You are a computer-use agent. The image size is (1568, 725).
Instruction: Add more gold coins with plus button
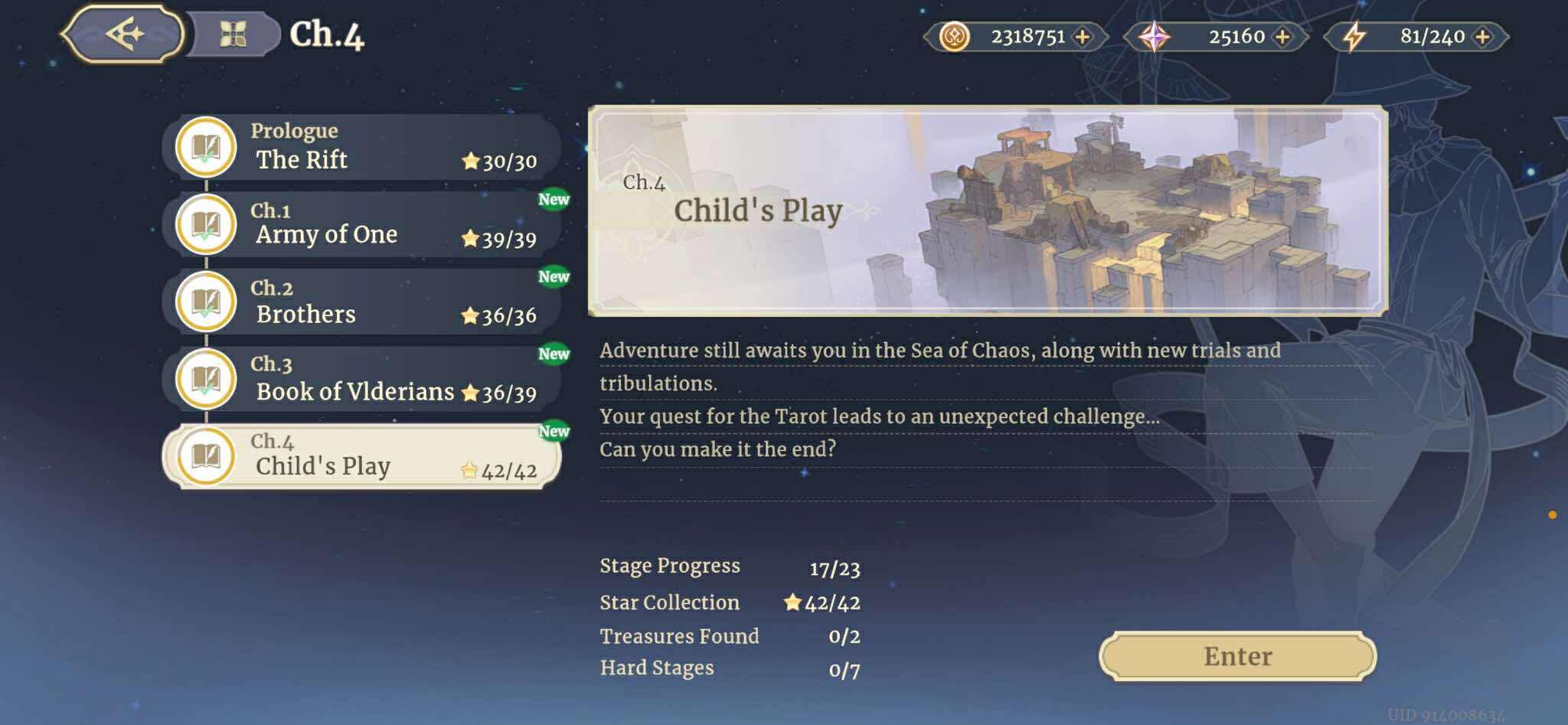click(x=1083, y=37)
